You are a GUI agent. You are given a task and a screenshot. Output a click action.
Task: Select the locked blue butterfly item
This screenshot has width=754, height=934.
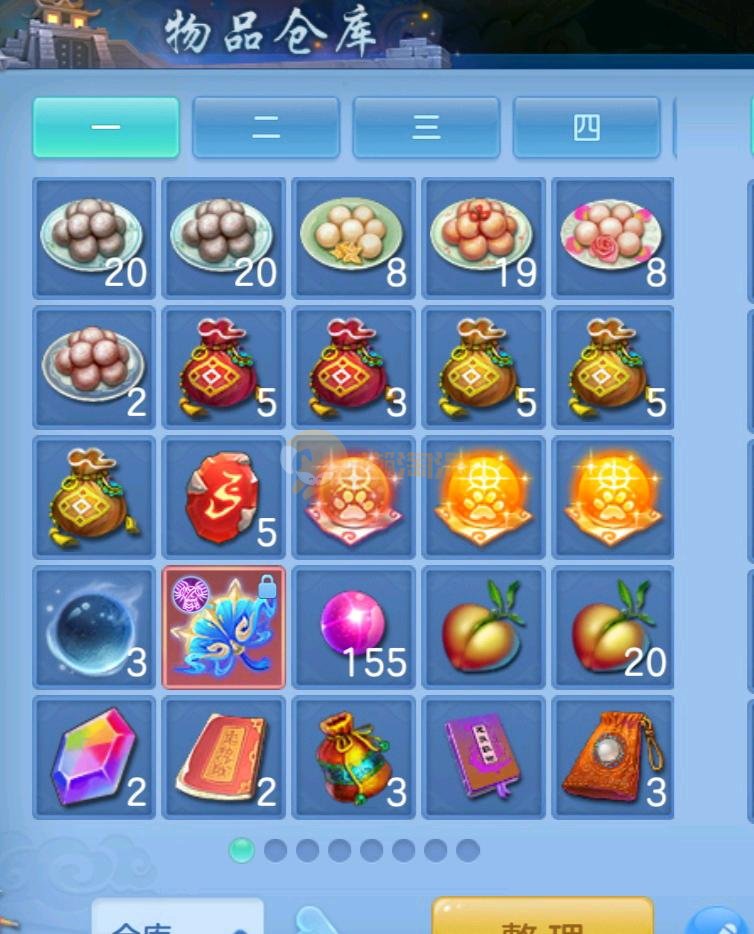pyautogui.click(x=224, y=627)
